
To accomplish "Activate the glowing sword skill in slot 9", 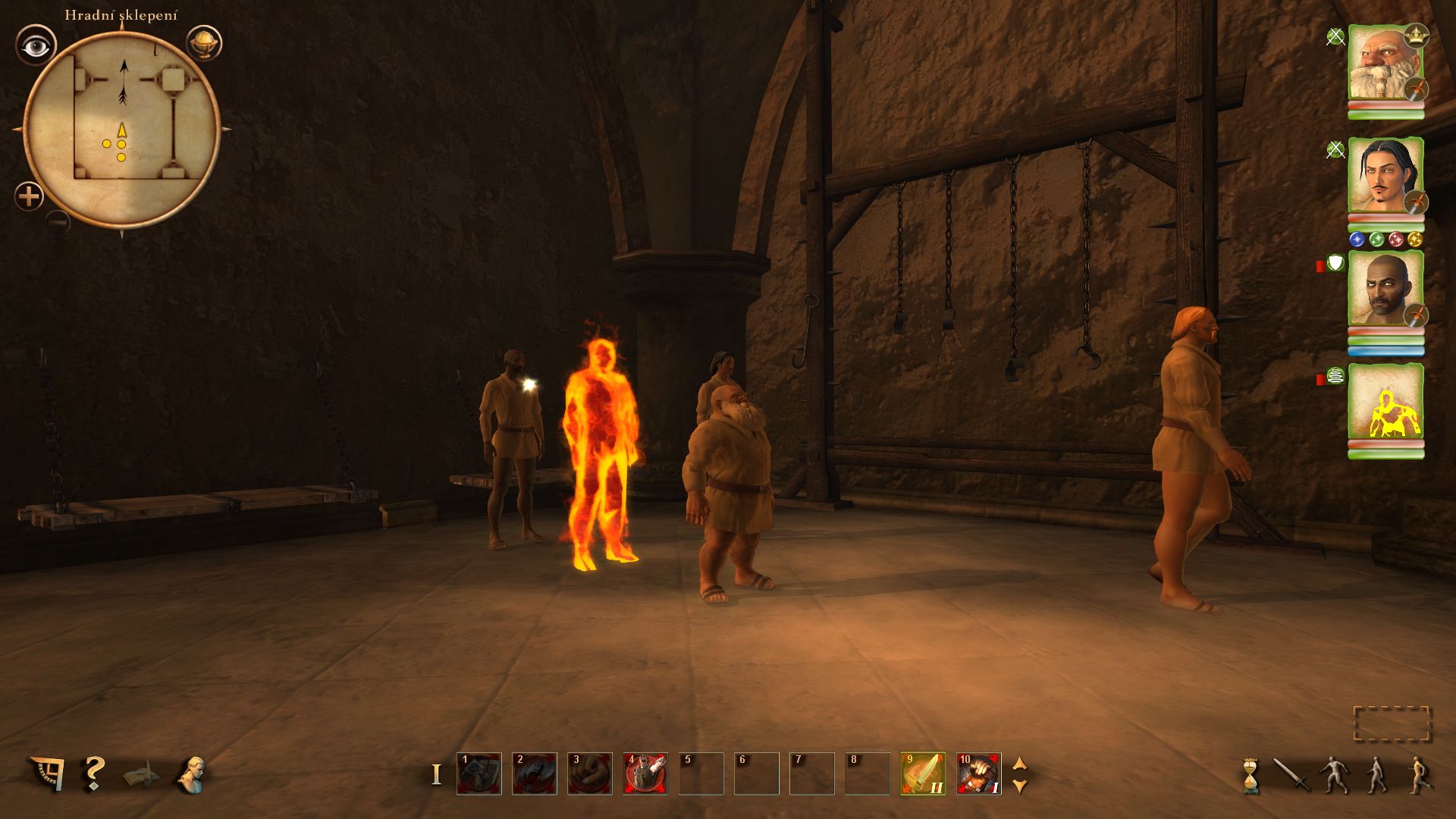I will click(x=923, y=773).
